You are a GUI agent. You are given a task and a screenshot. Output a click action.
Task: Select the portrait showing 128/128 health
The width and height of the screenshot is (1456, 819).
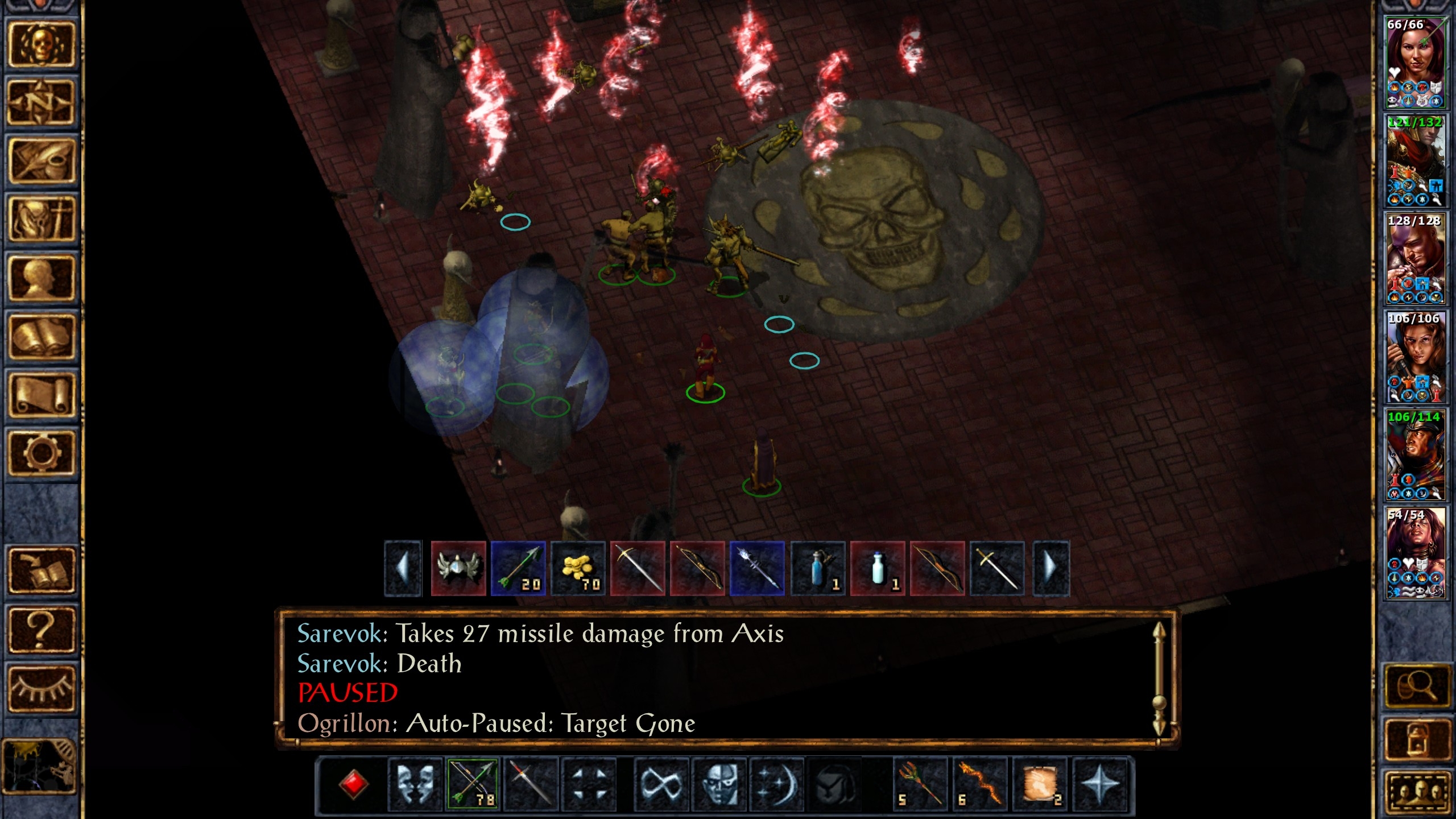[x=1414, y=259]
